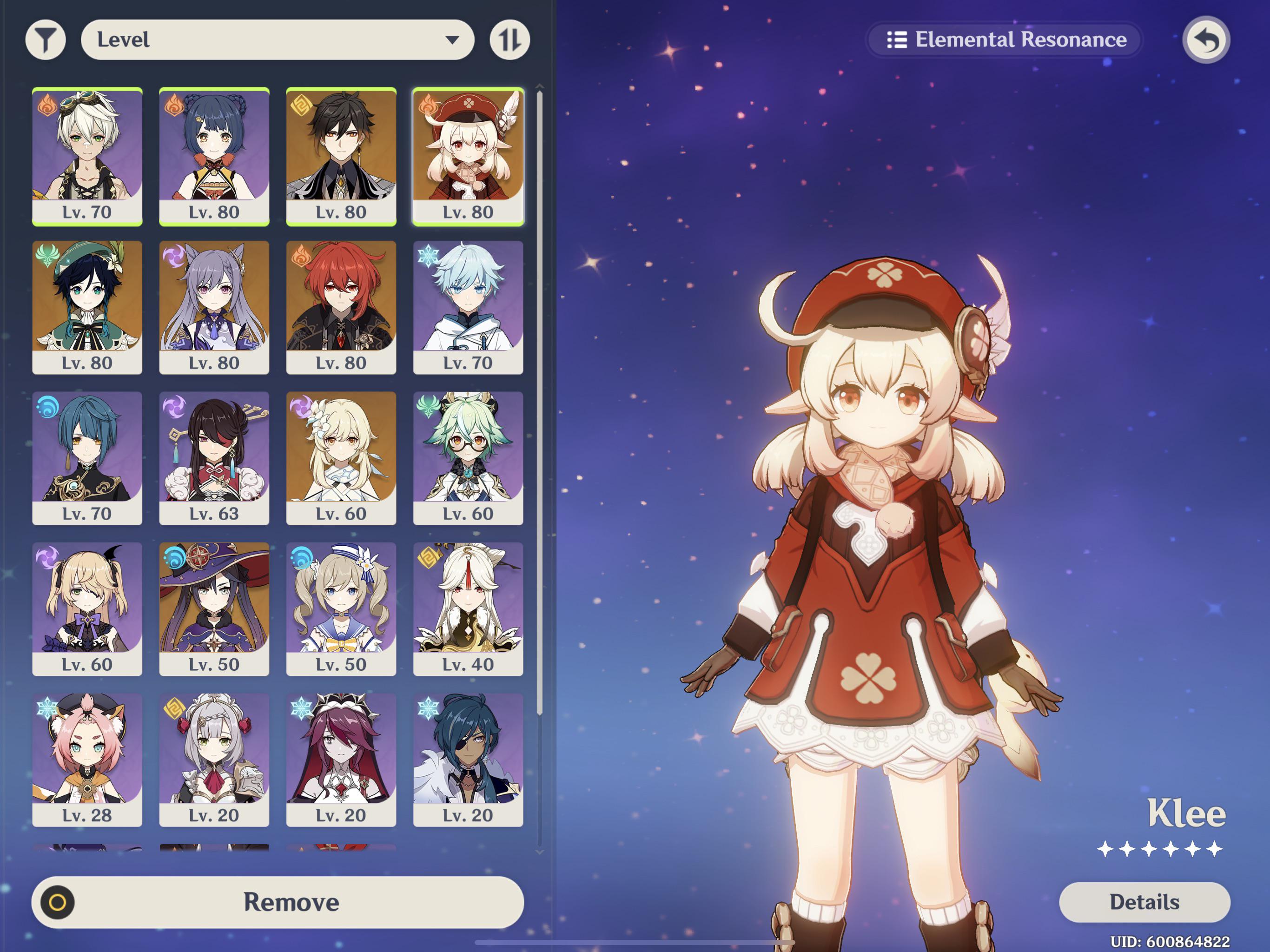Select Bennett's Lv. 70 portrait
Image resolution: width=1270 pixels, height=952 pixels.
(87, 156)
